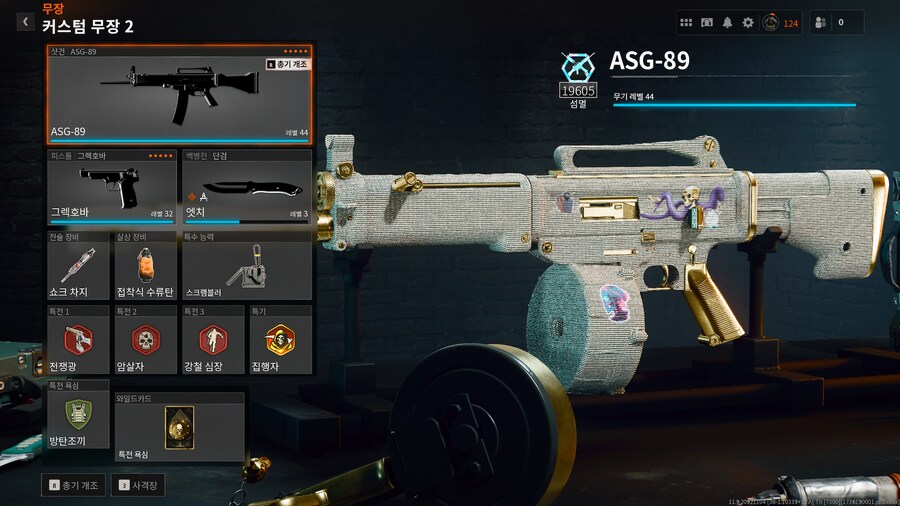Open the 접착식 수류탄 lethal equipment slot

click(x=145, y=266)
